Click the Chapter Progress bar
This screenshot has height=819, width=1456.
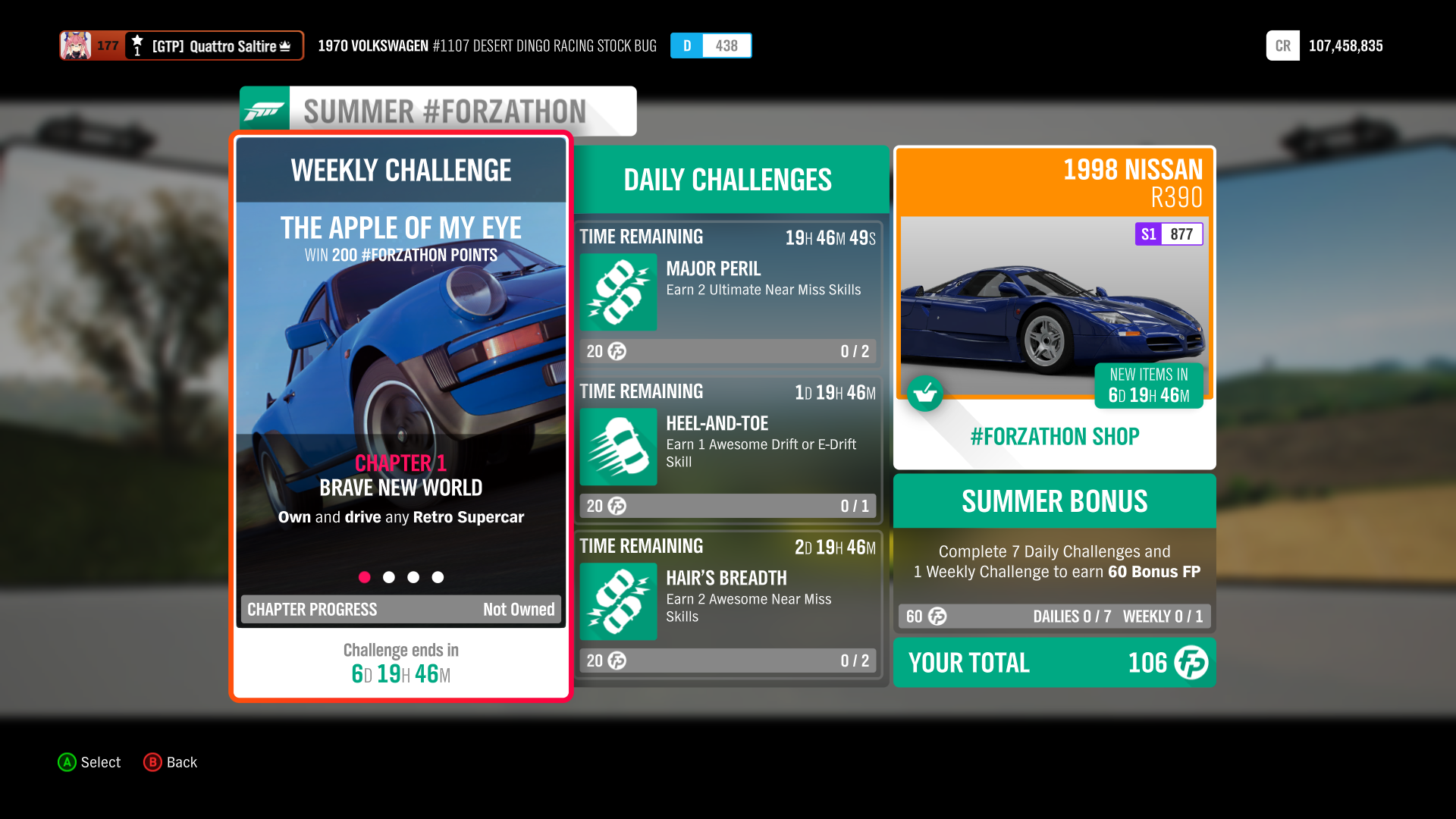tap(400, 609)
